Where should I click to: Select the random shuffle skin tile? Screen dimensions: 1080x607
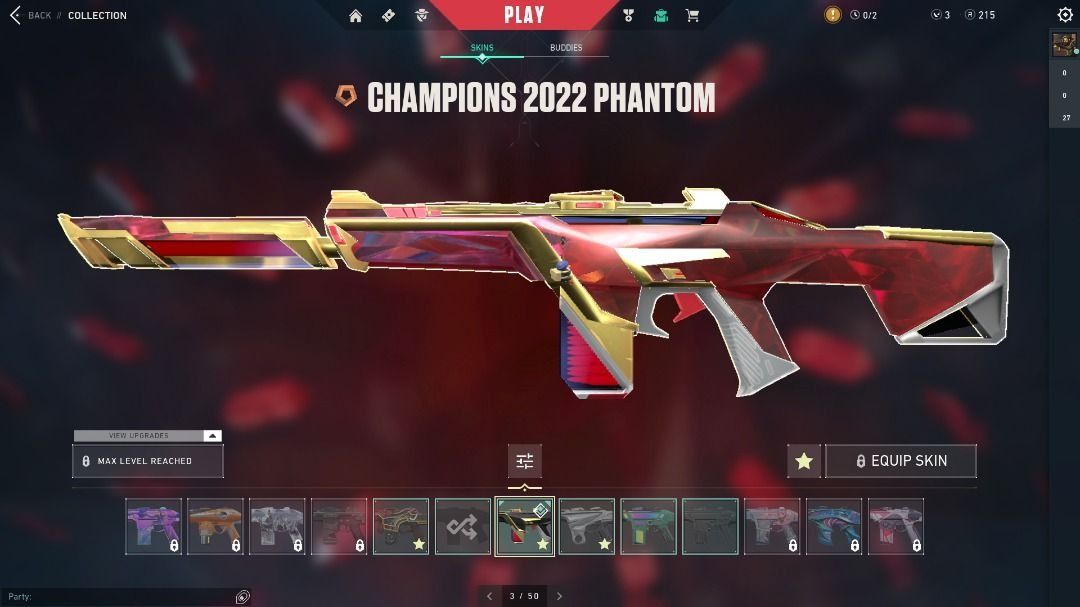[463, 526]
